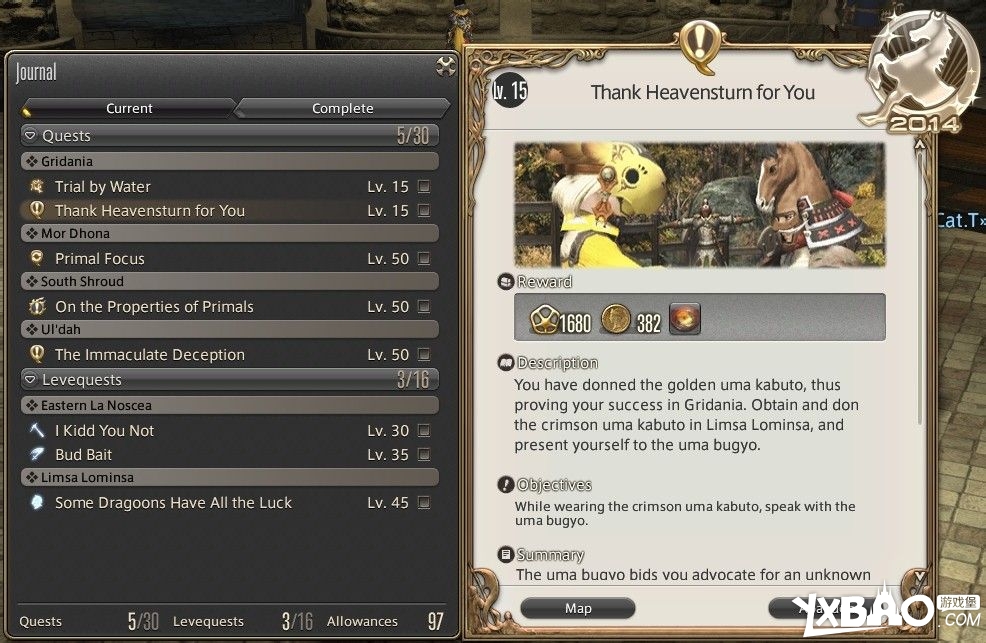
Task: Close the Journal window
Action: 446,67
